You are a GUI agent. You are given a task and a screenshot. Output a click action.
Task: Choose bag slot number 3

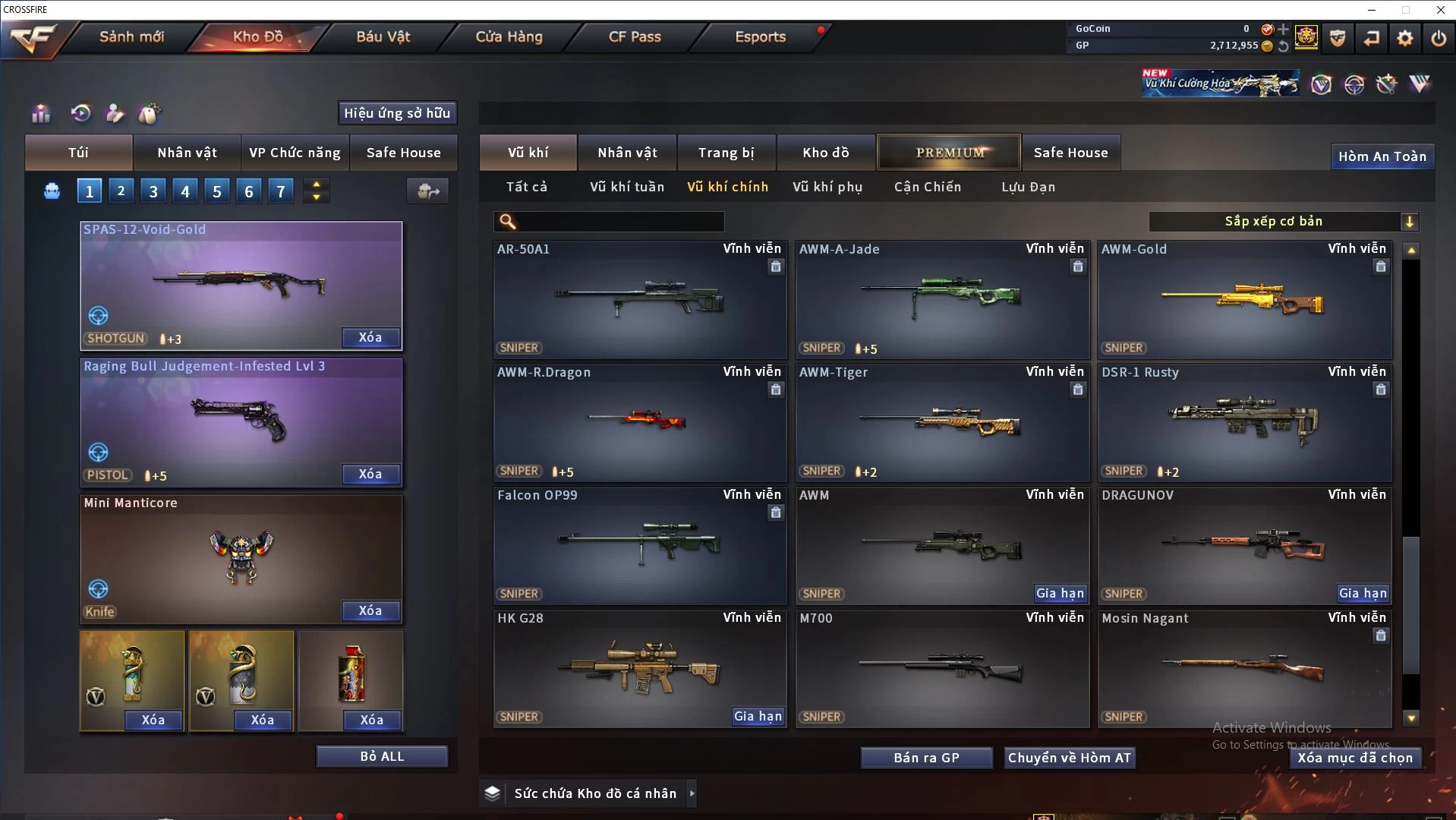153,191
